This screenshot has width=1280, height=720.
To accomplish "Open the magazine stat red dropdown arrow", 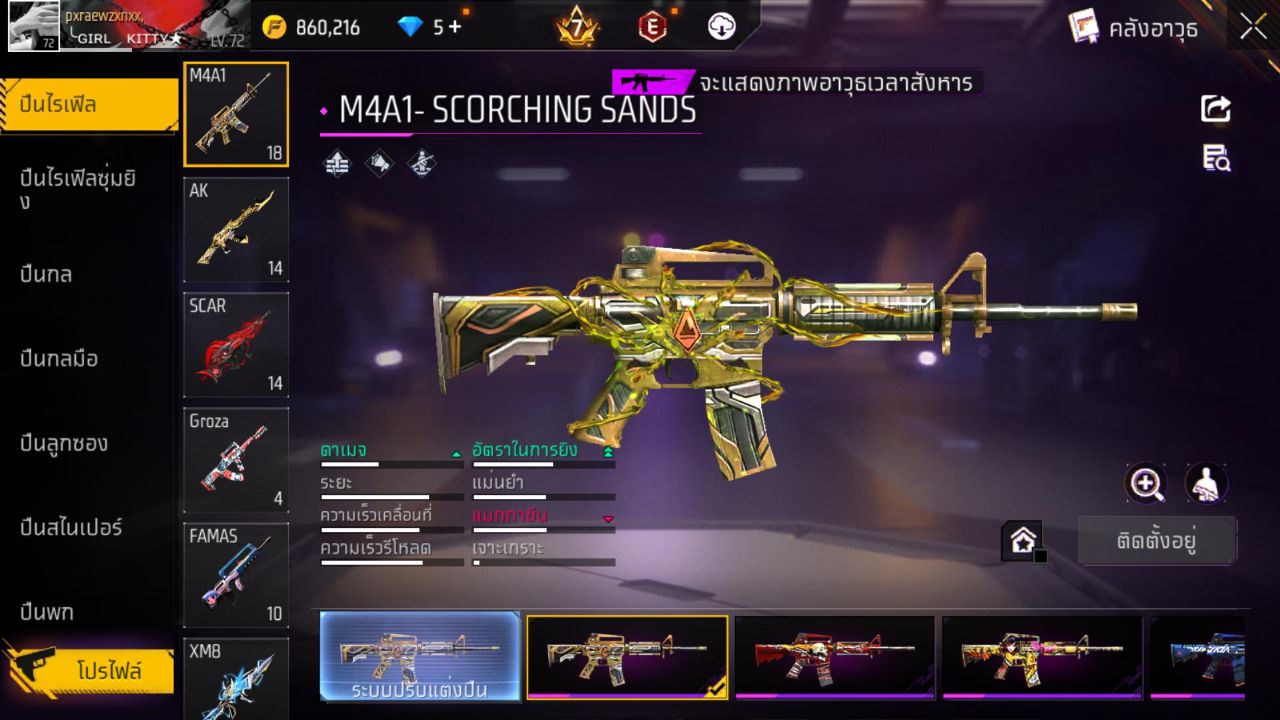I will (610, 519).
